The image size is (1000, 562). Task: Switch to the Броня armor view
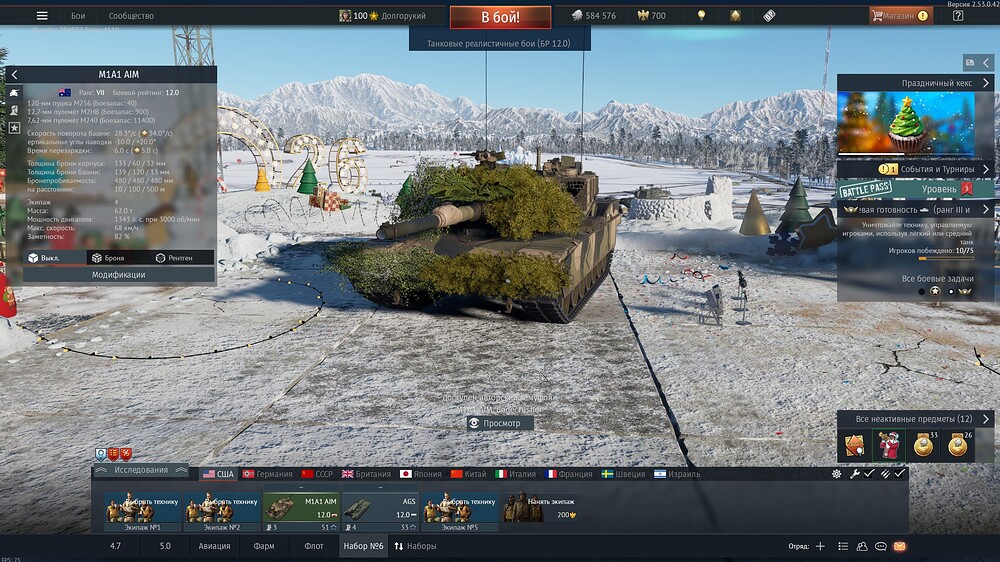108,258
